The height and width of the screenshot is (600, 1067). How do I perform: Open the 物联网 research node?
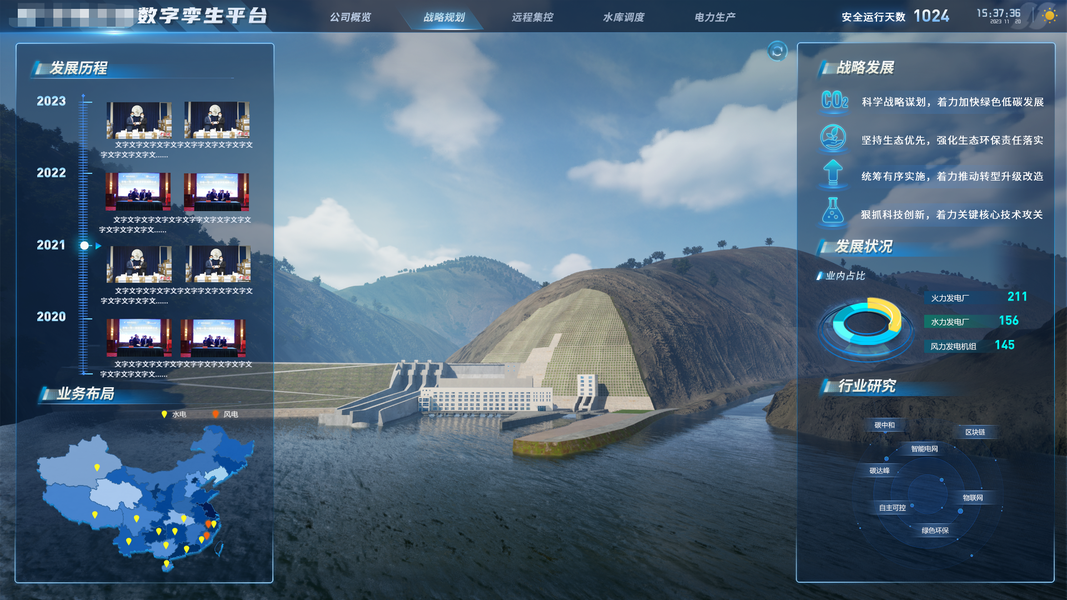point(972,497)
